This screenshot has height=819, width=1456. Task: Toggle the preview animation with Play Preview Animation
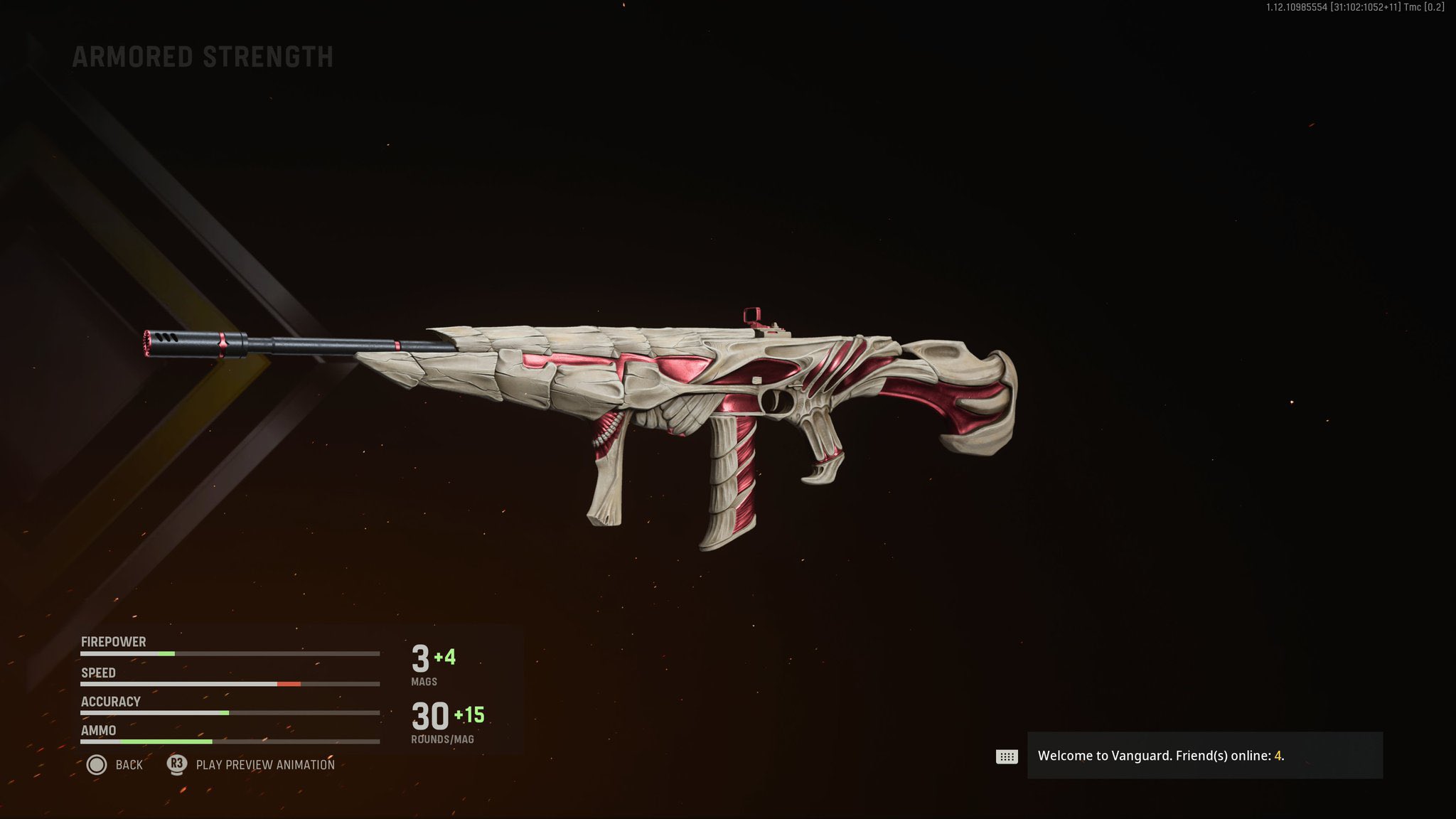tap(267, 765)
